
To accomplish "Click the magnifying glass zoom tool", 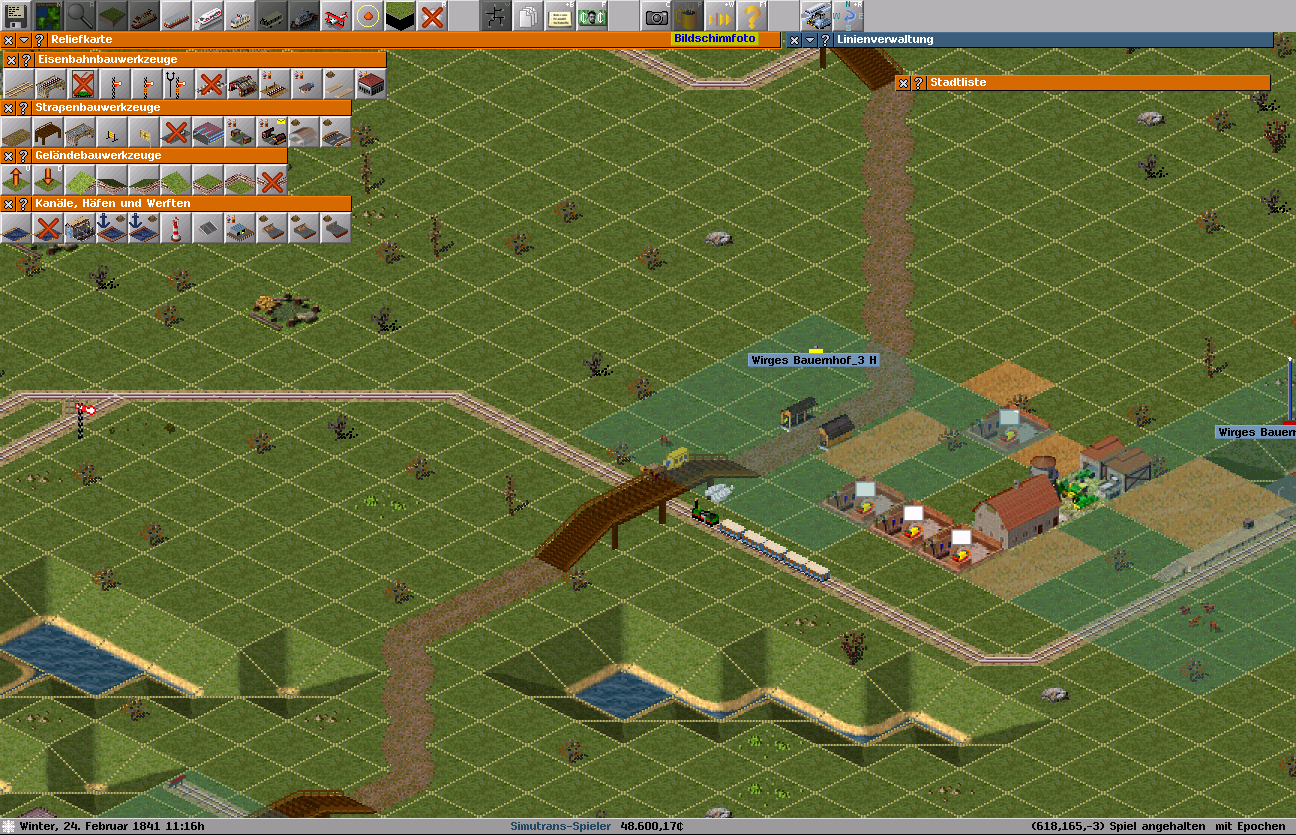I will (x=80, y=15).
